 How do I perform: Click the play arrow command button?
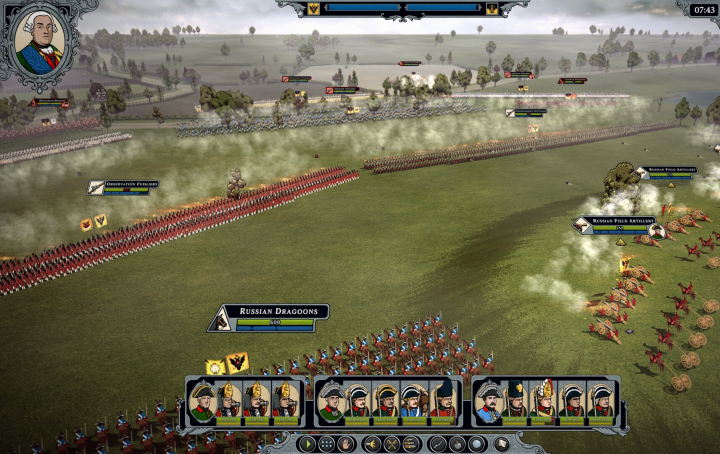click(310, 443)
